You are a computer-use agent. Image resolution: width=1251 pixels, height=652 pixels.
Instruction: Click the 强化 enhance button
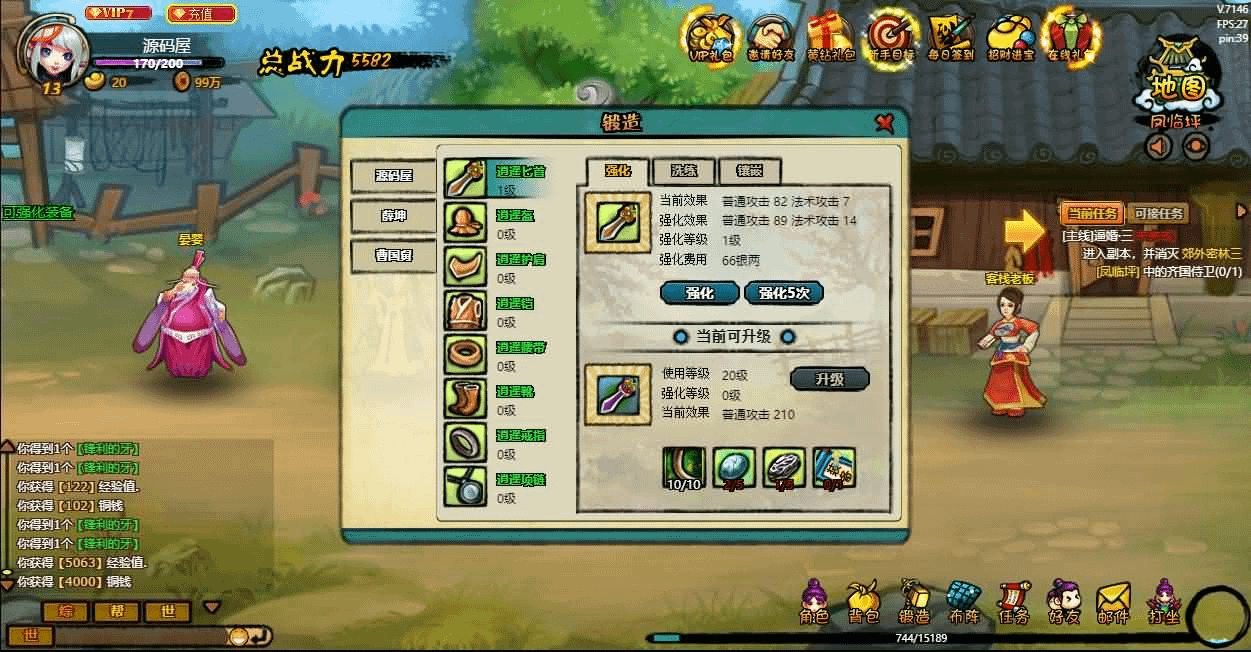pos(699,293)
